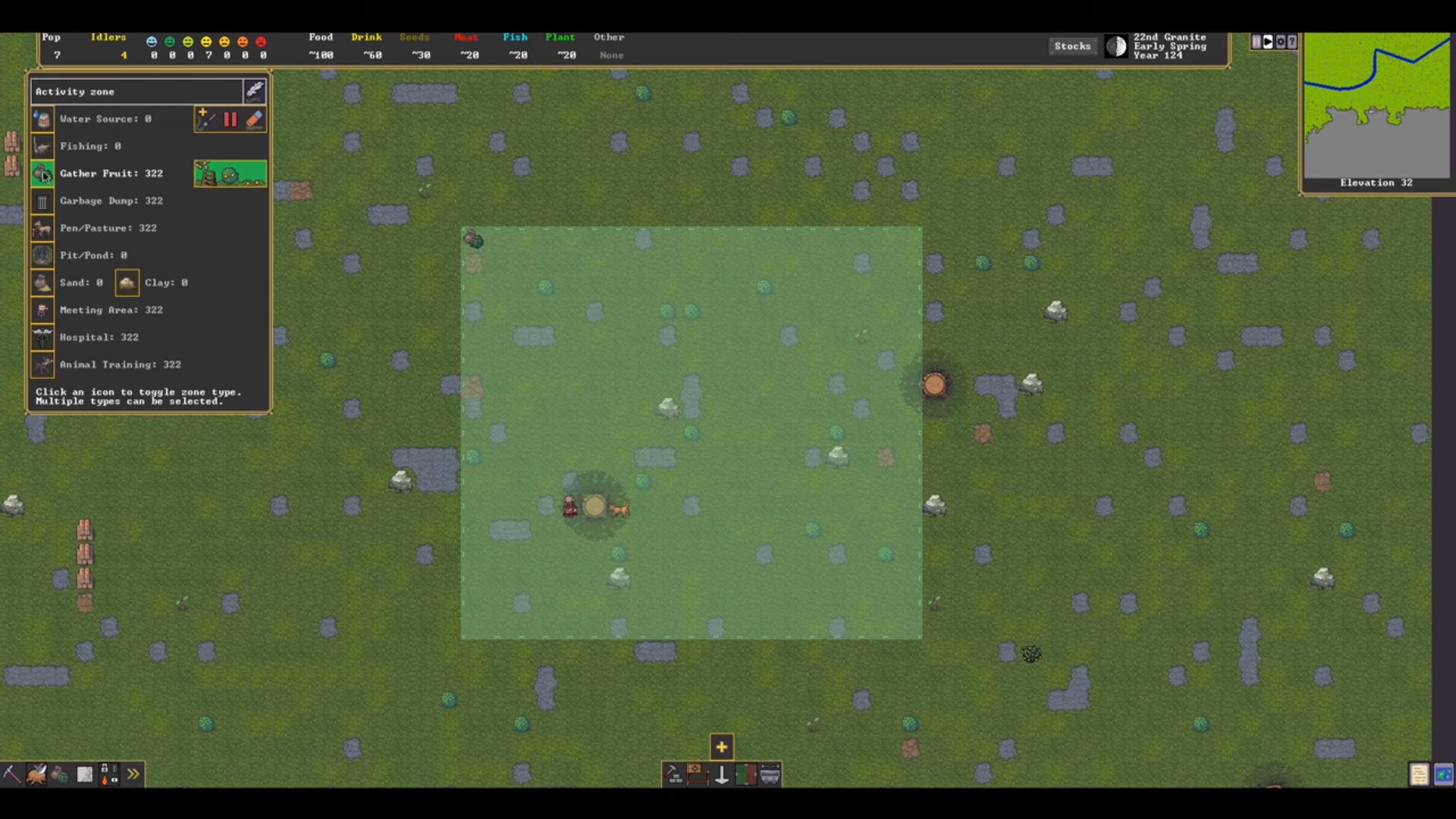Screen dimensions: 1456x819
Task: Expand the bottom toolbar with double chevron
Action: click(133, 773)
